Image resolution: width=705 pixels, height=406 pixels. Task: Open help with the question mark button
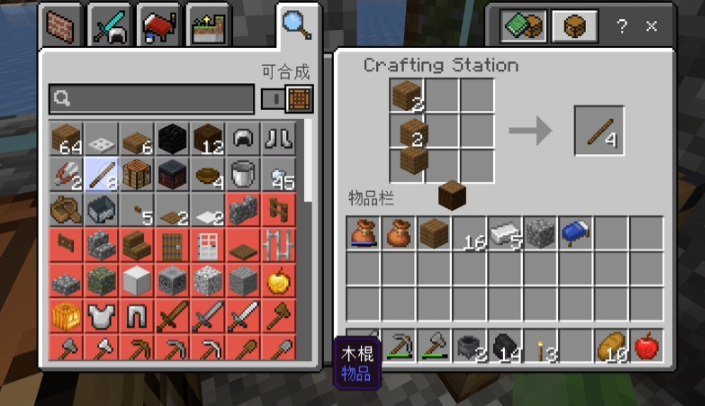622,27
